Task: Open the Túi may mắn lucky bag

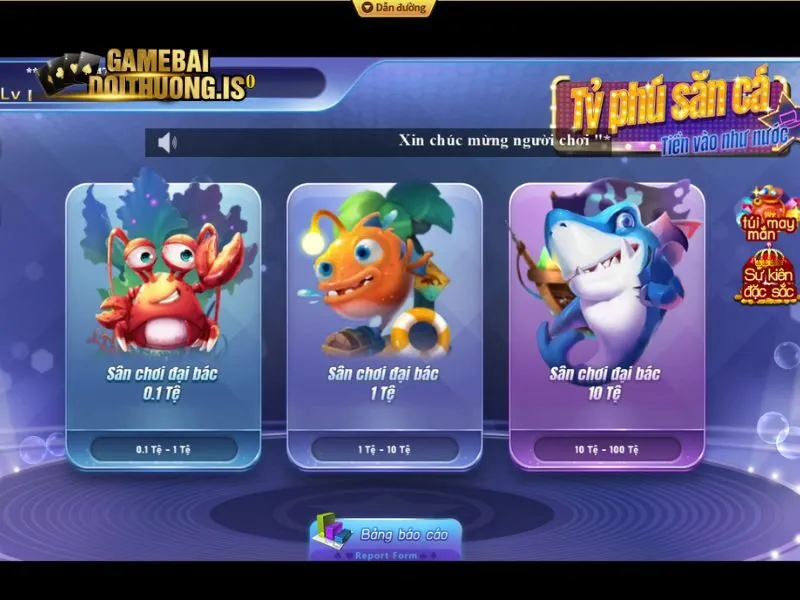Action: (767, 213)
